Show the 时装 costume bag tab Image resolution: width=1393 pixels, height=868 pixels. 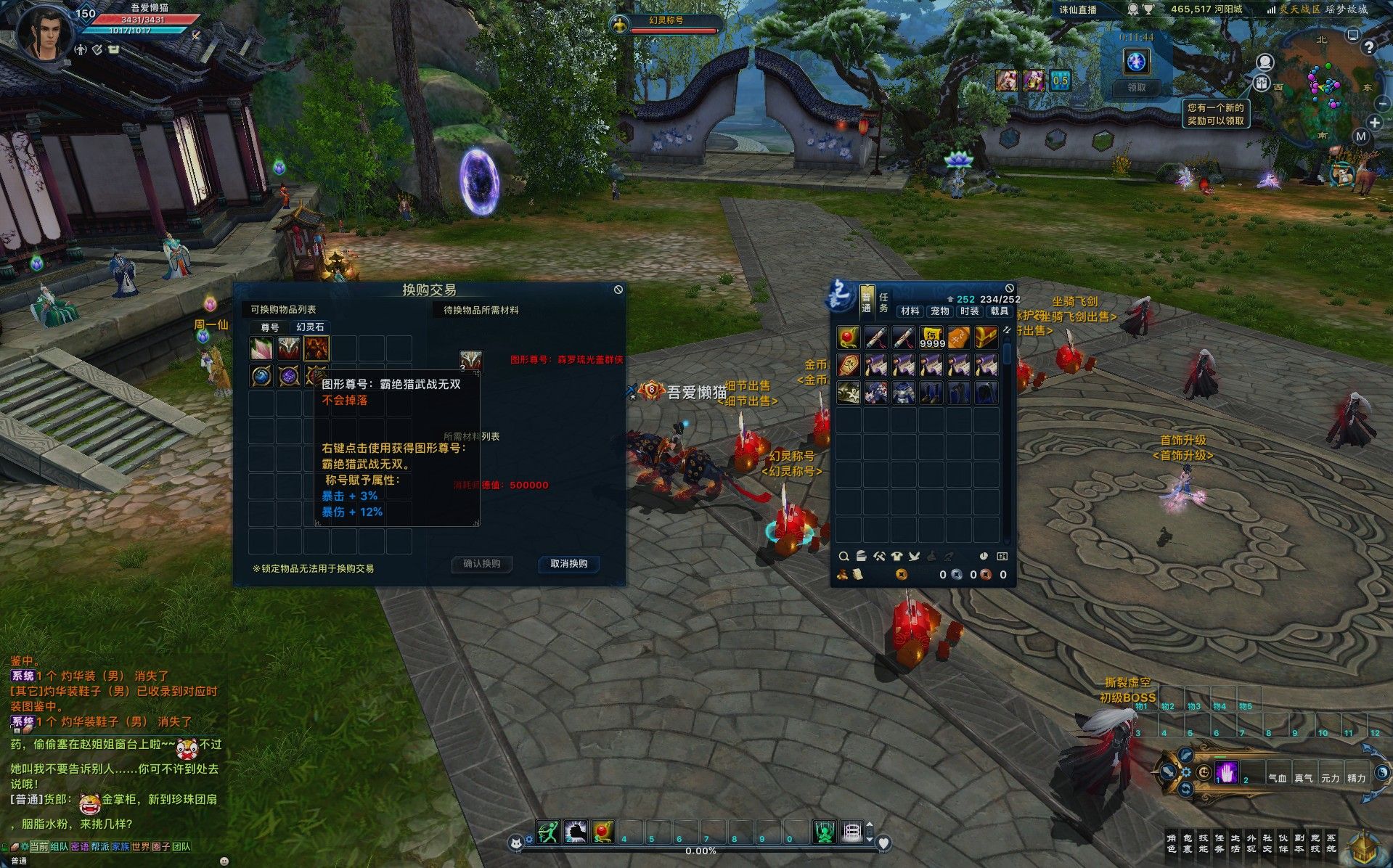[969, 311]
